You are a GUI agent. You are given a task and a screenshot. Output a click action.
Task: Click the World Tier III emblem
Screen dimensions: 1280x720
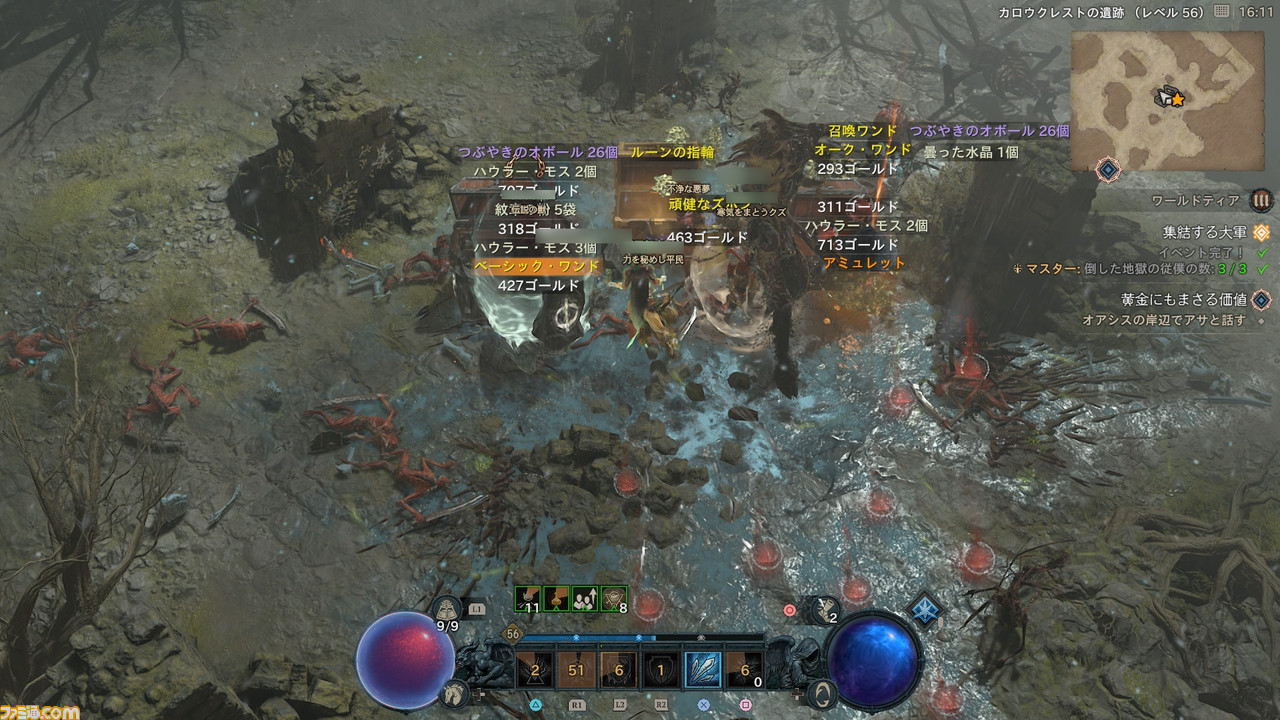tap(1262, 200)
